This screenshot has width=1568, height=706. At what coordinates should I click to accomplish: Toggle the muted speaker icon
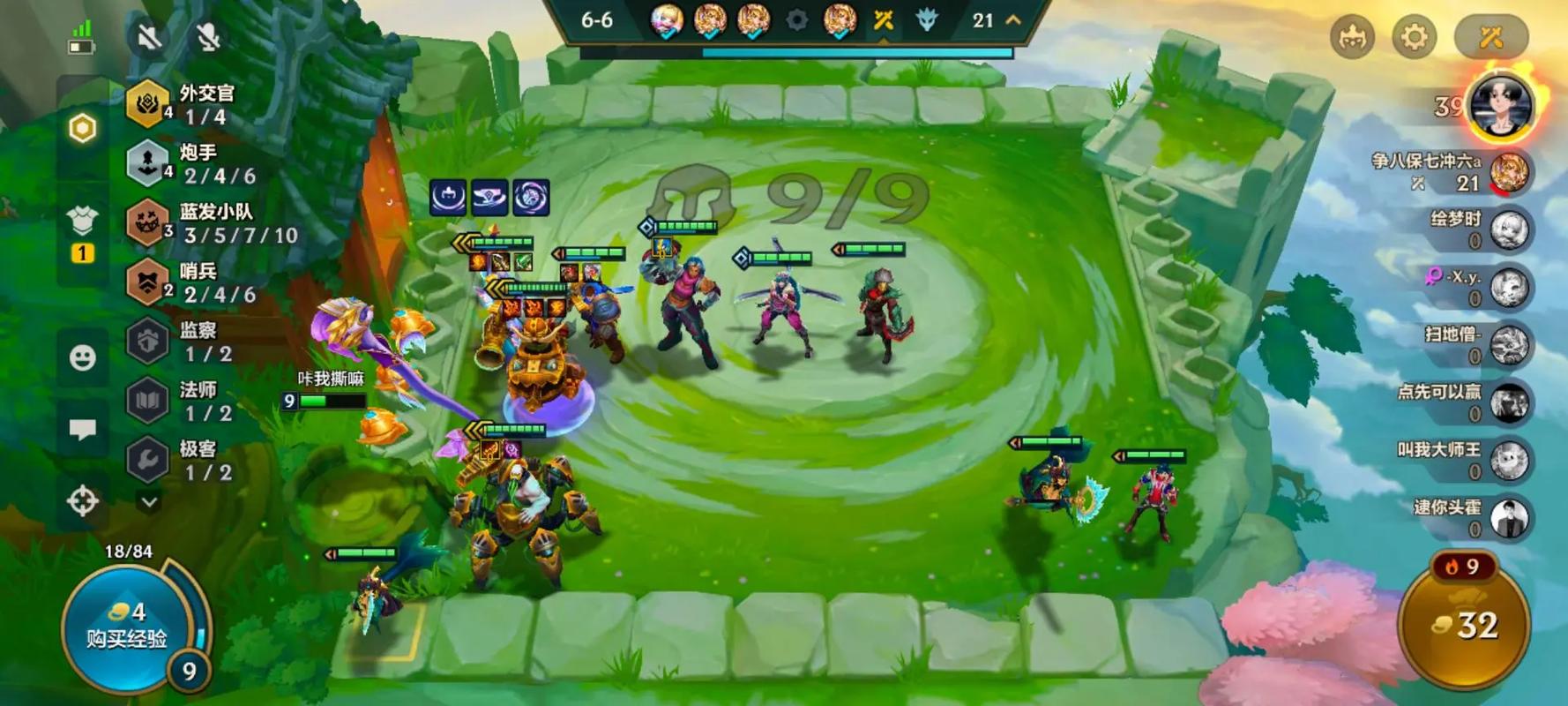point(148,37)
